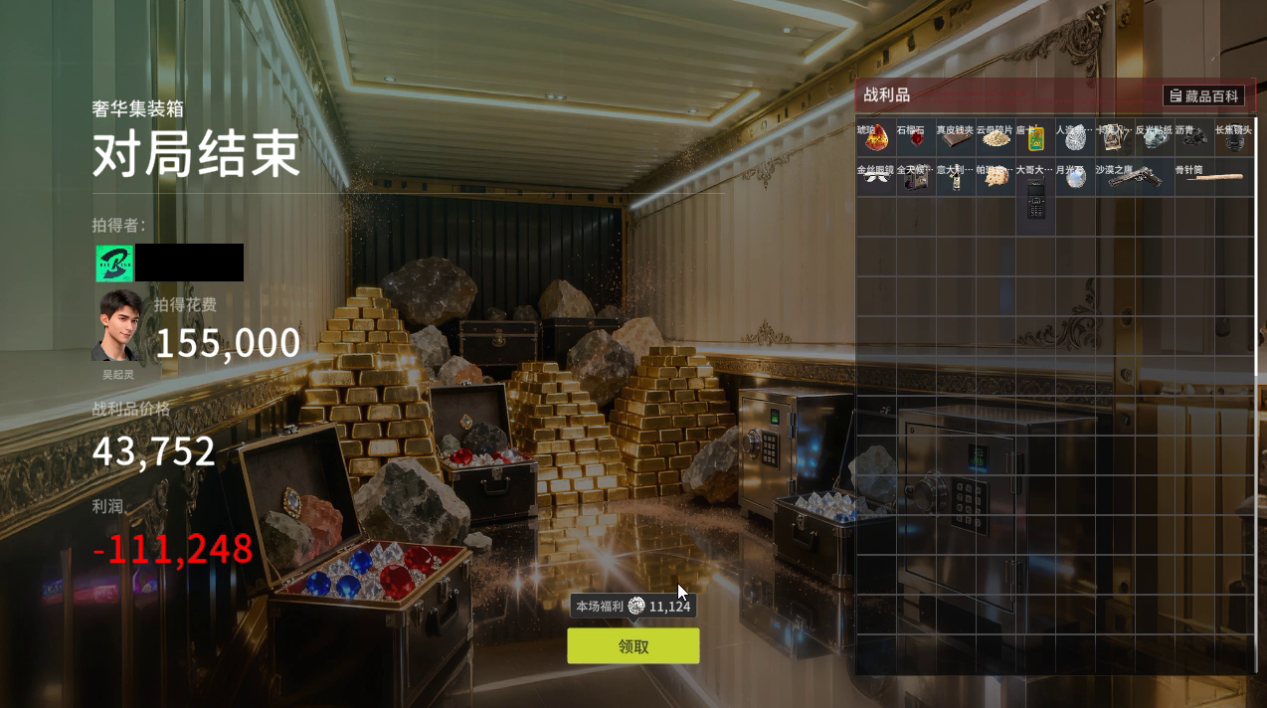Choose the moonstone (月光石) item

(x=1076, y=177)
